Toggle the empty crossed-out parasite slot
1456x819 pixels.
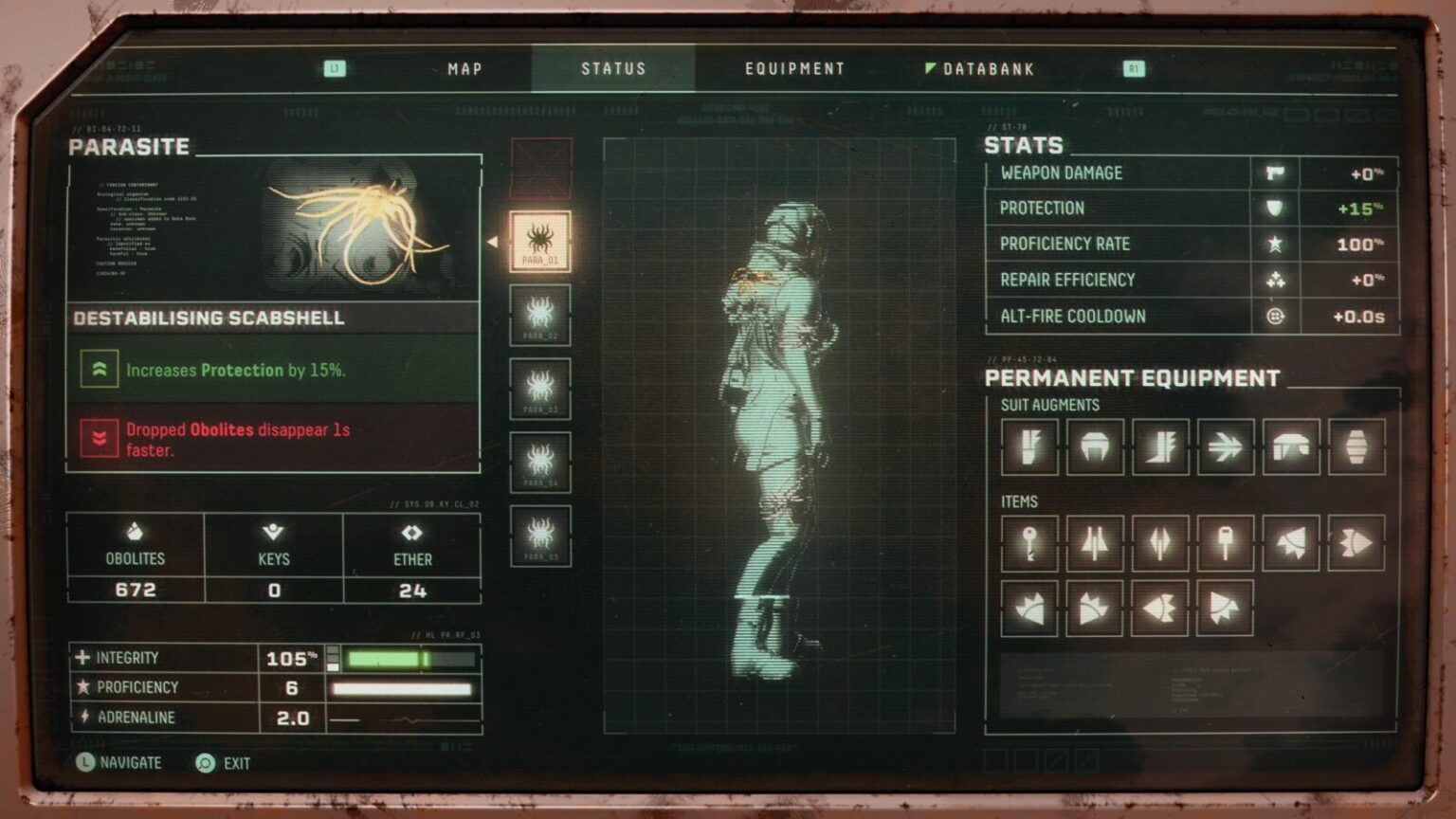540,166
